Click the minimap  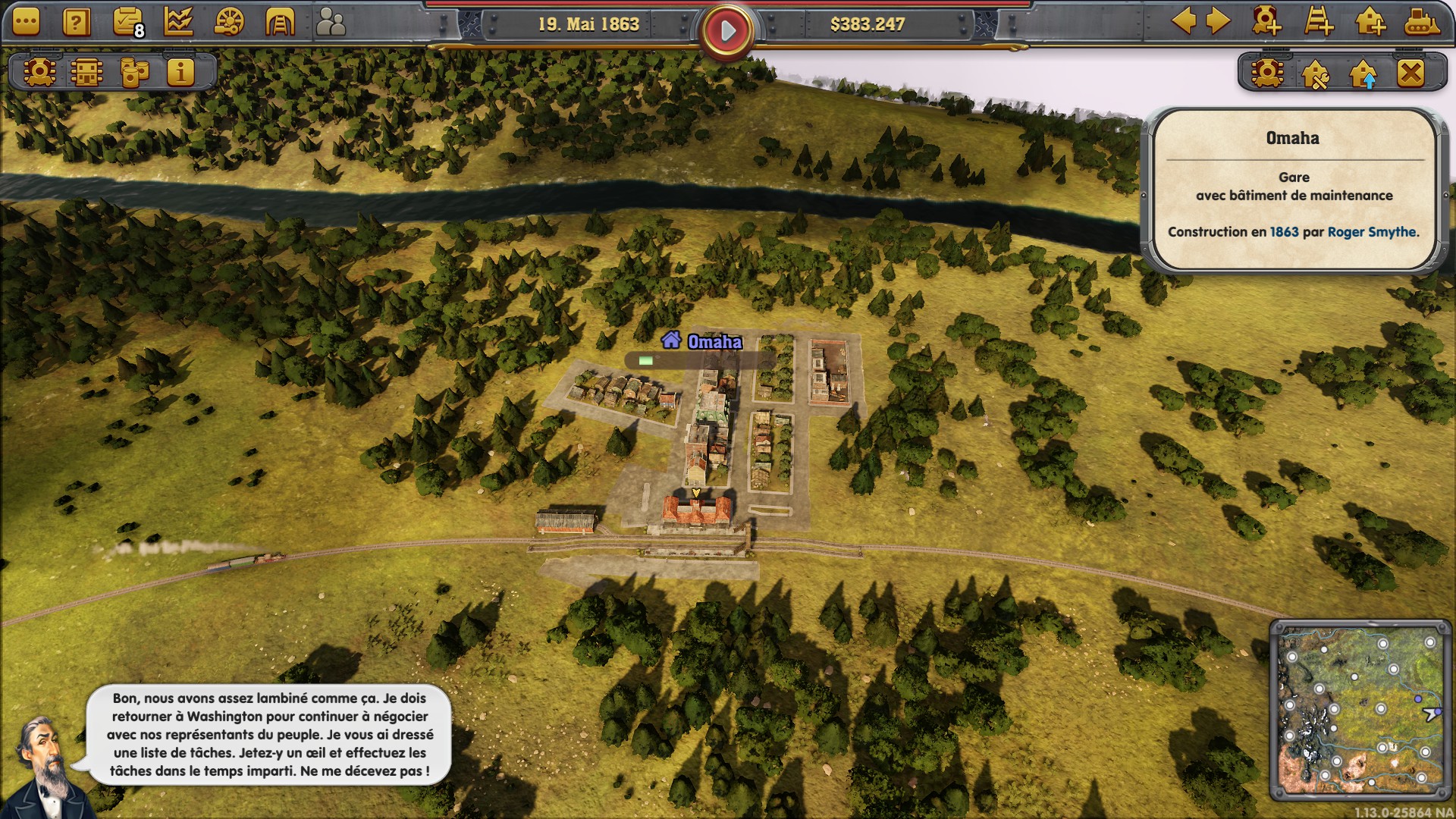coord(1360,710)
